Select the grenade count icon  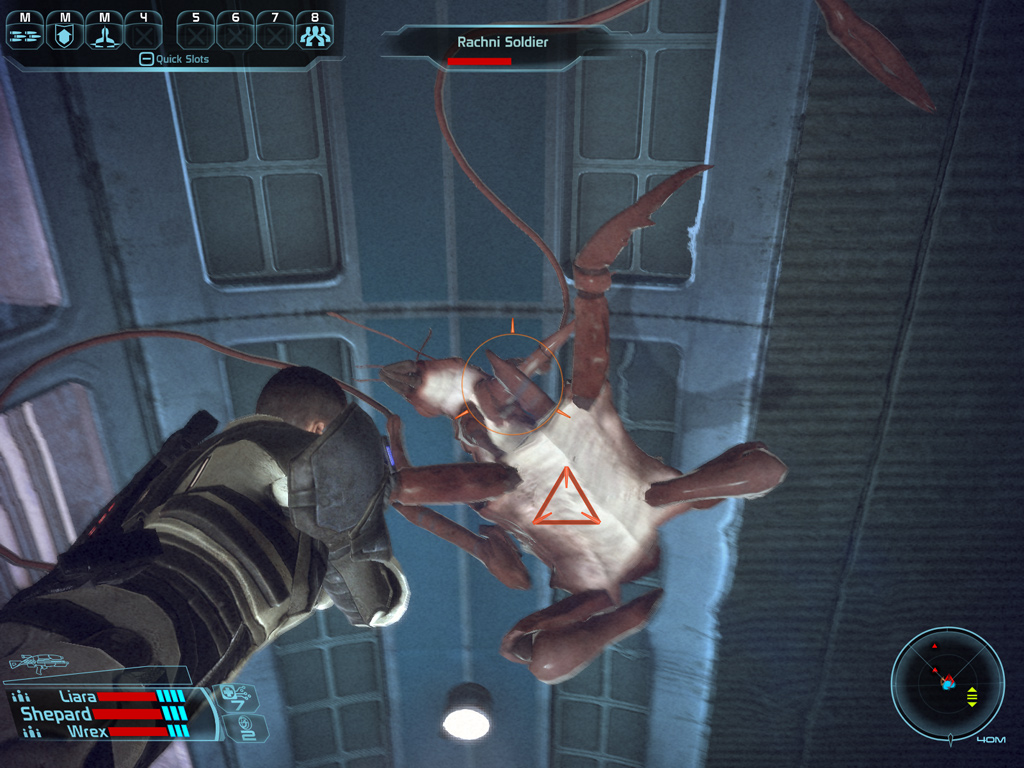click(x=240, y=727)
